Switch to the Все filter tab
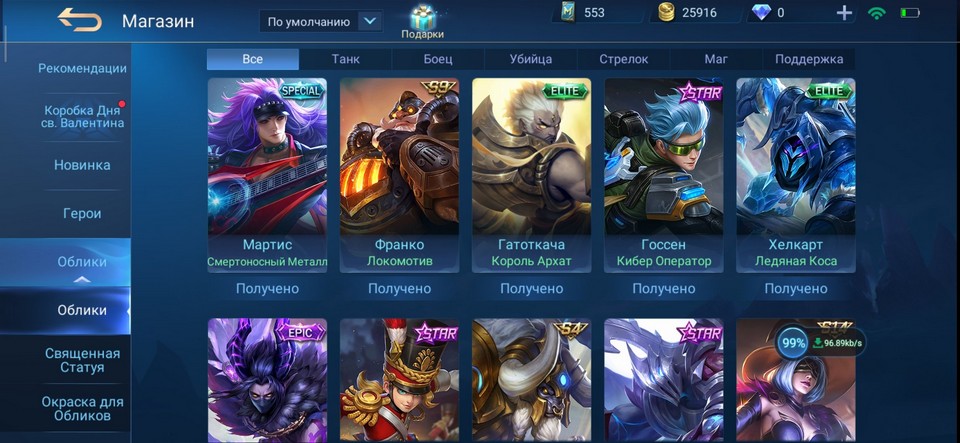The image size is (960, 443). pos(253,59)
